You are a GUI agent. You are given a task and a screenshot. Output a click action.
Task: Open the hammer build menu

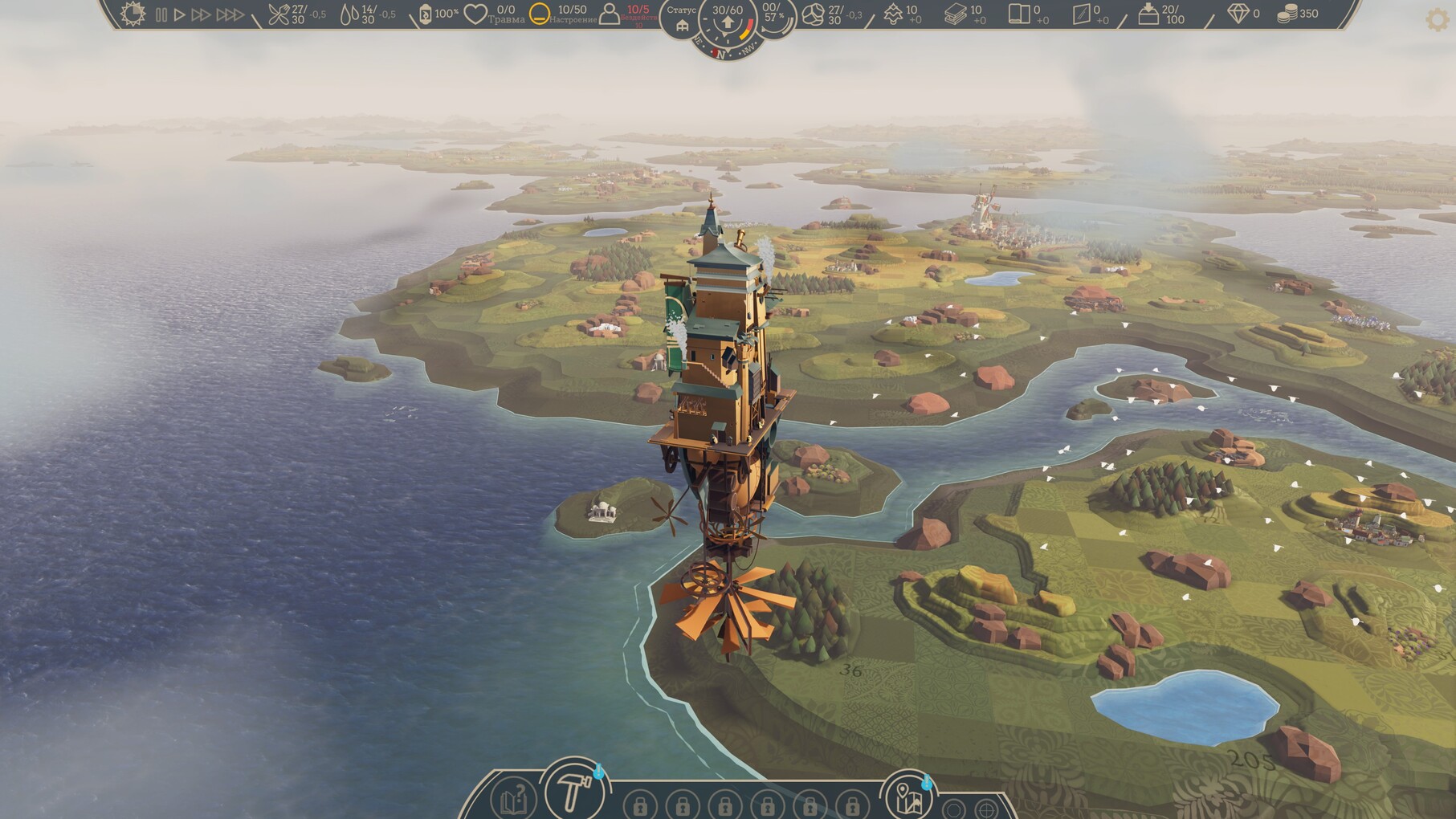coord(574,793)
